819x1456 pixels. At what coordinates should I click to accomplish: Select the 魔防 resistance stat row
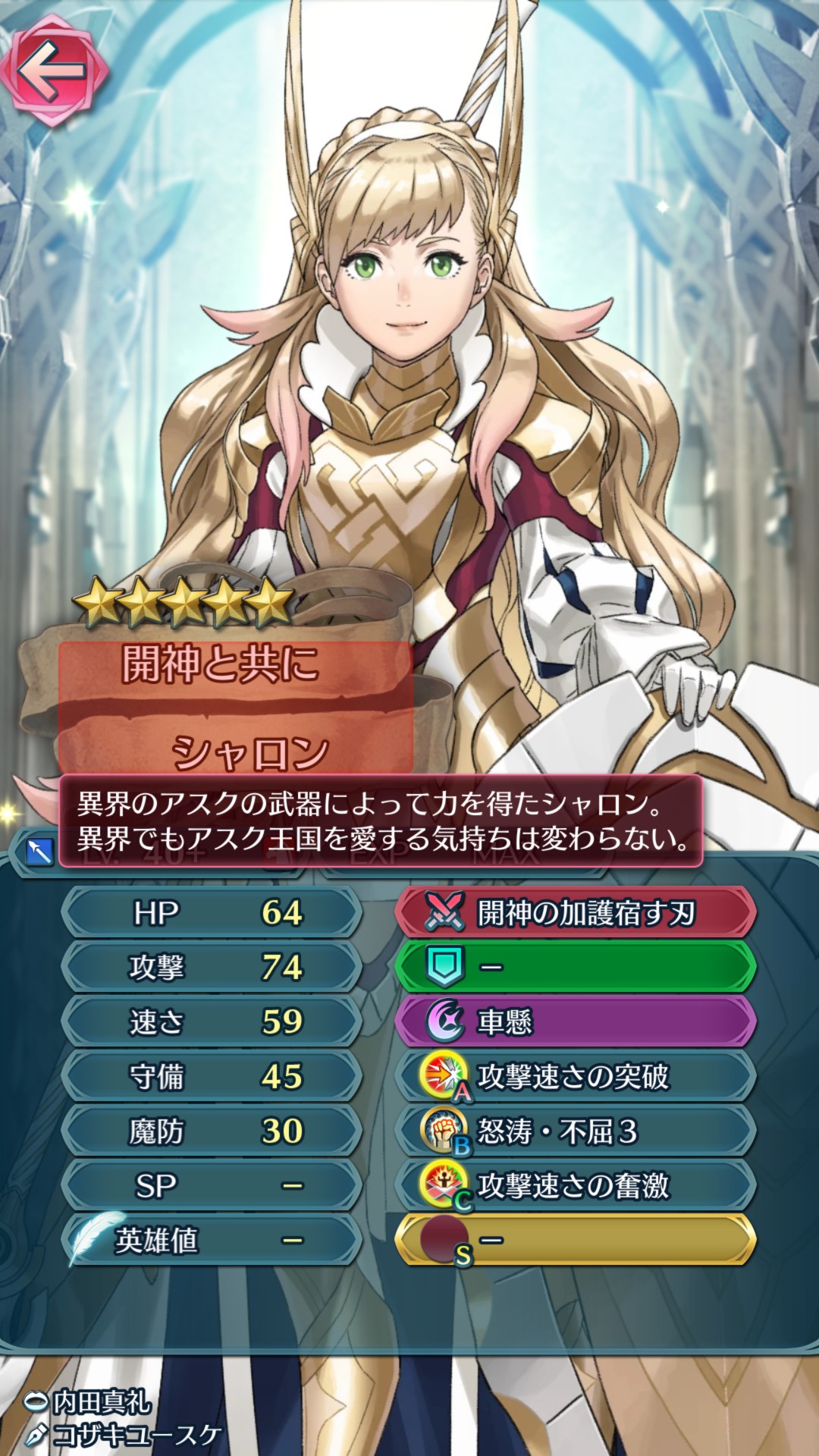(211, 1131)
